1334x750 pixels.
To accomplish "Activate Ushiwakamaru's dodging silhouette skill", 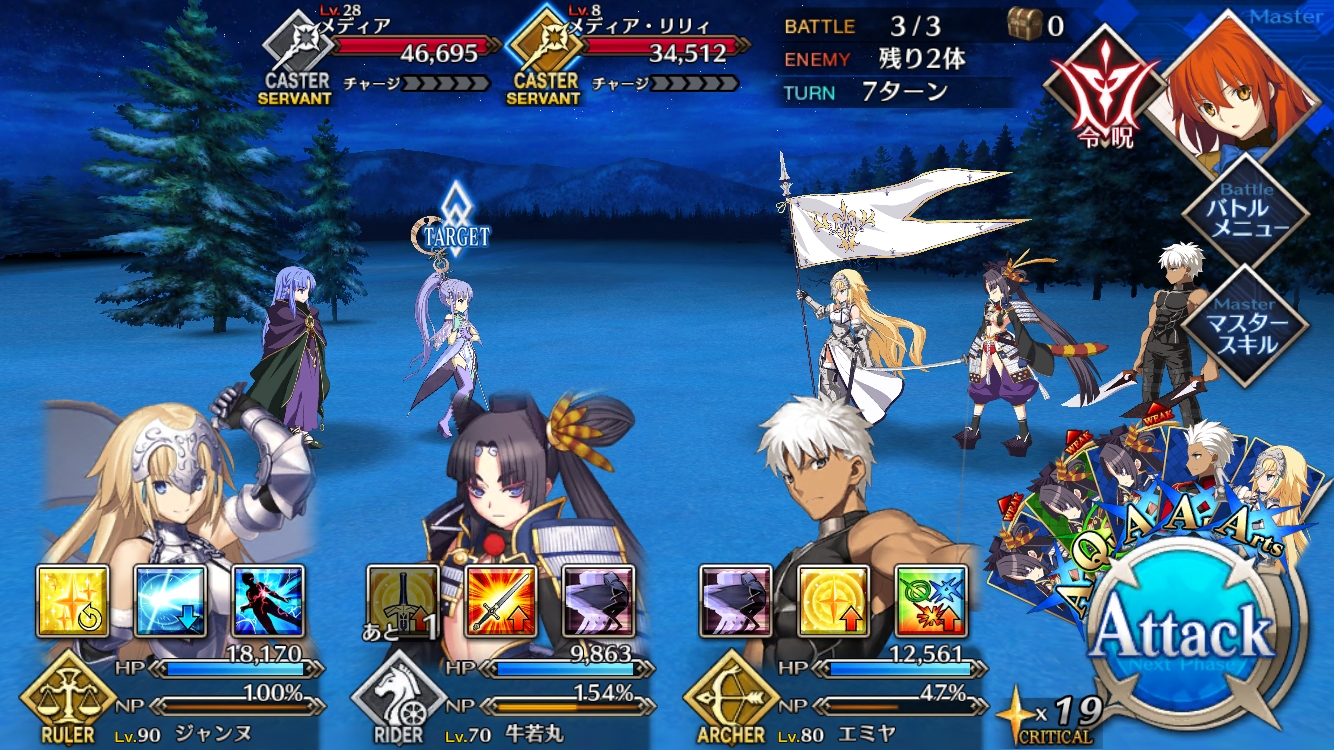I will click(x=598, y=601).
